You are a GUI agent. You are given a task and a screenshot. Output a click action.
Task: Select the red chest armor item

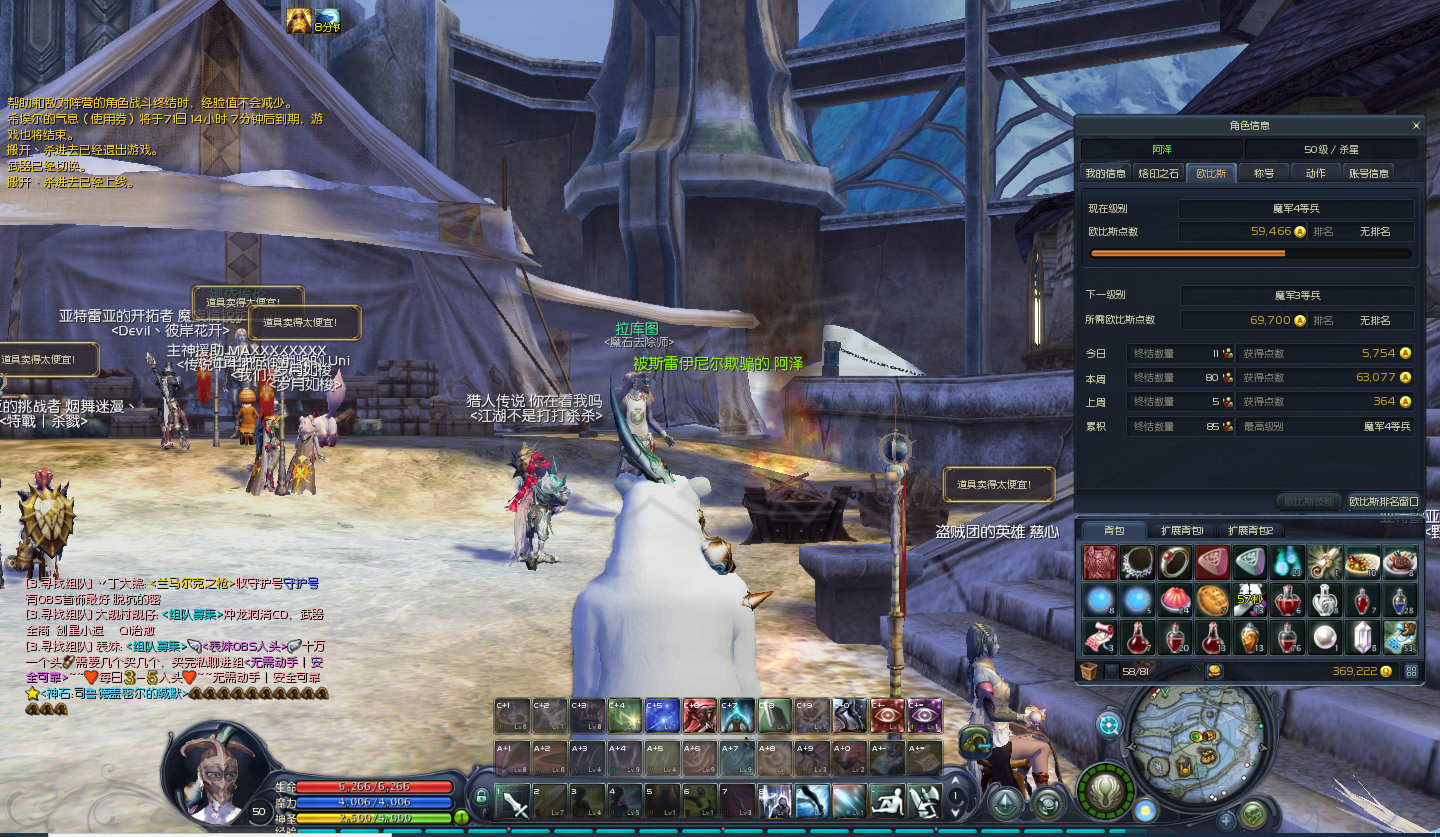1100,563
